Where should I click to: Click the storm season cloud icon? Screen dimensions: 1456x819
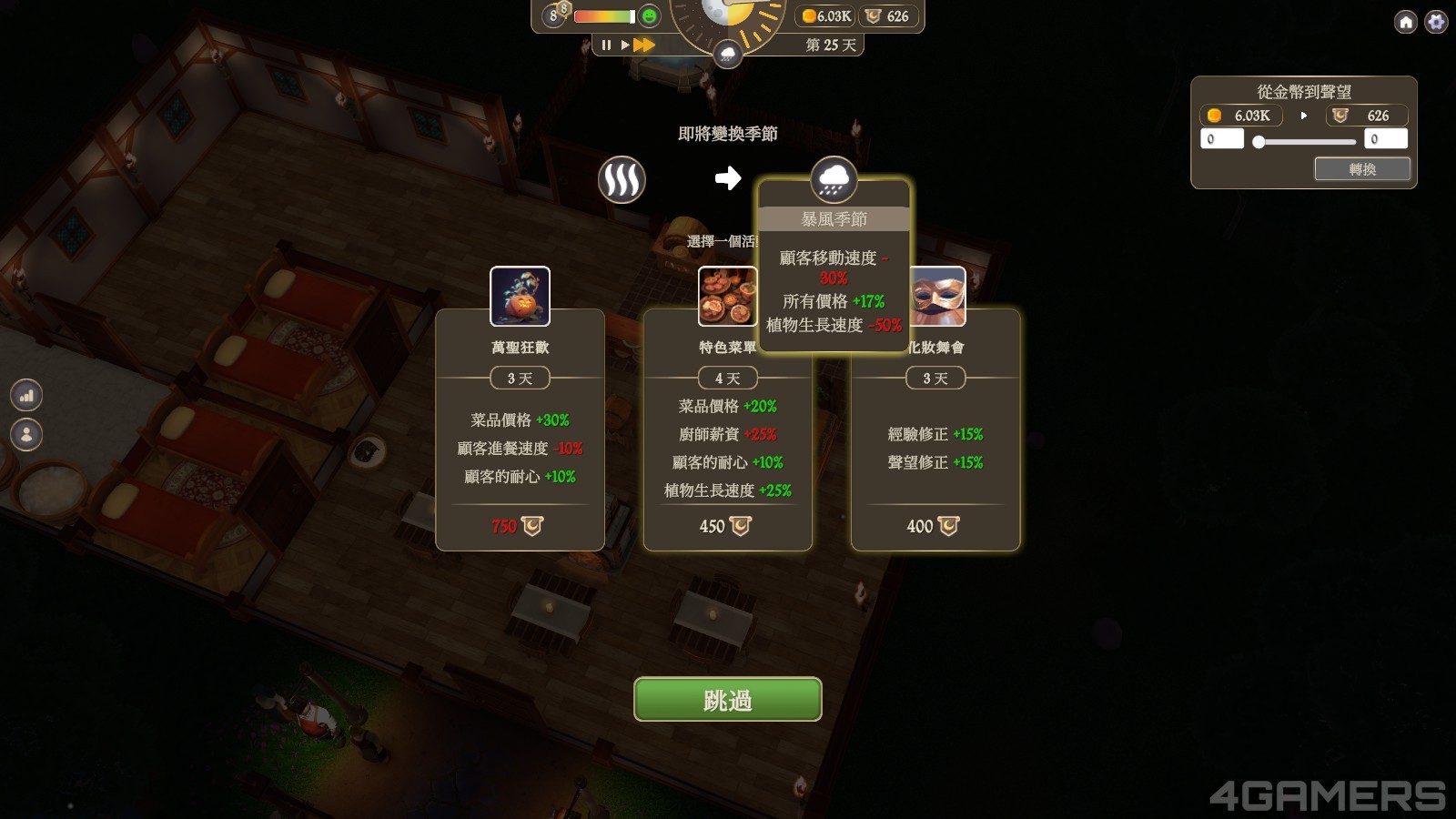click(834, 179)
